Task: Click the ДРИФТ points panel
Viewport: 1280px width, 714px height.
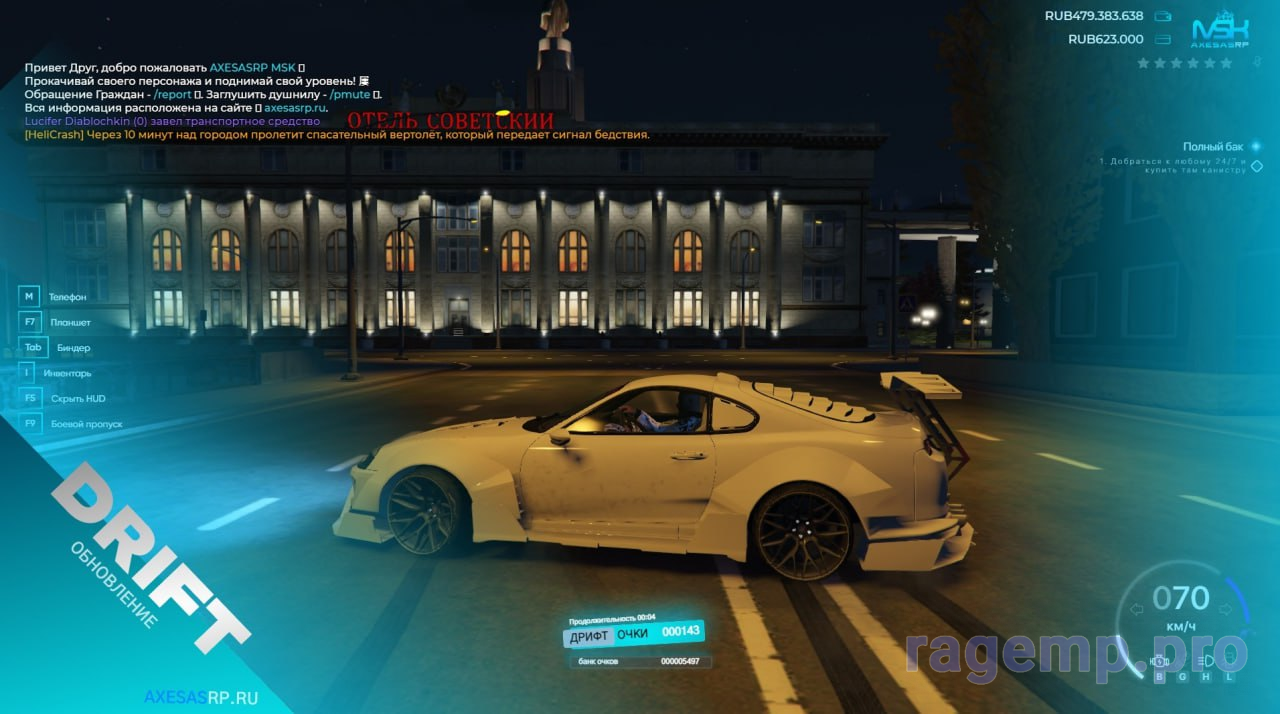Action: 634,634
